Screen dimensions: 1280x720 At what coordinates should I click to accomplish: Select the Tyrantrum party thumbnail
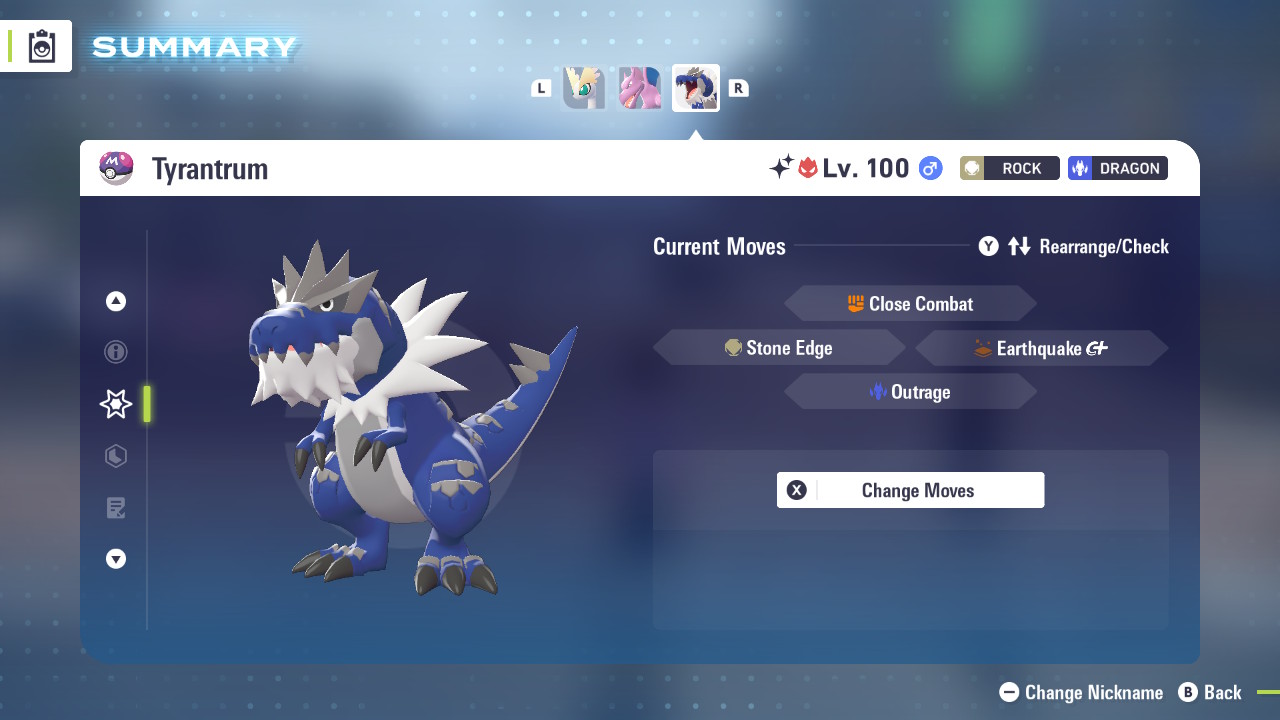click(696, 88)
